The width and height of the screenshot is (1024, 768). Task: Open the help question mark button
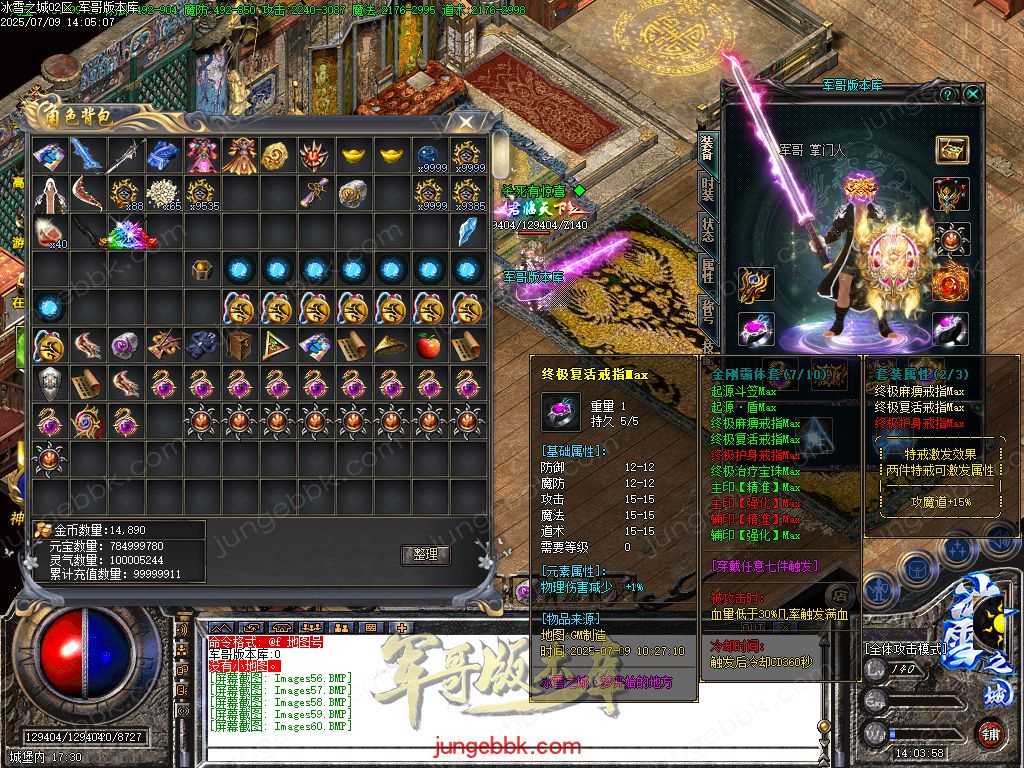[947, 94]
